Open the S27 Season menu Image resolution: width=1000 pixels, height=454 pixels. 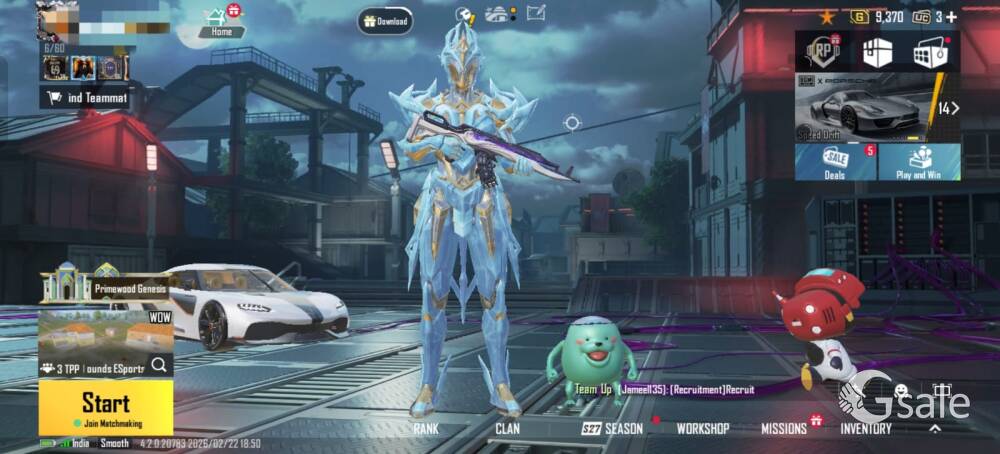[x=612, y=428]
